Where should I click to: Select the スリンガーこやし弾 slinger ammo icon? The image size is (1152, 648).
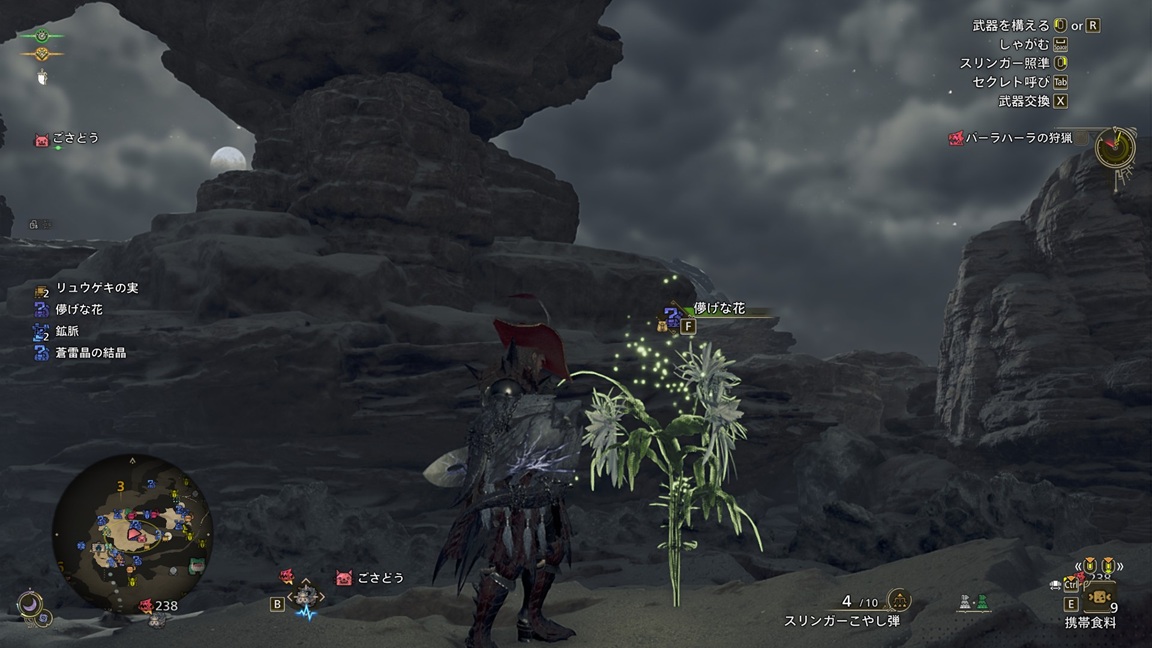tap(899, 600)
